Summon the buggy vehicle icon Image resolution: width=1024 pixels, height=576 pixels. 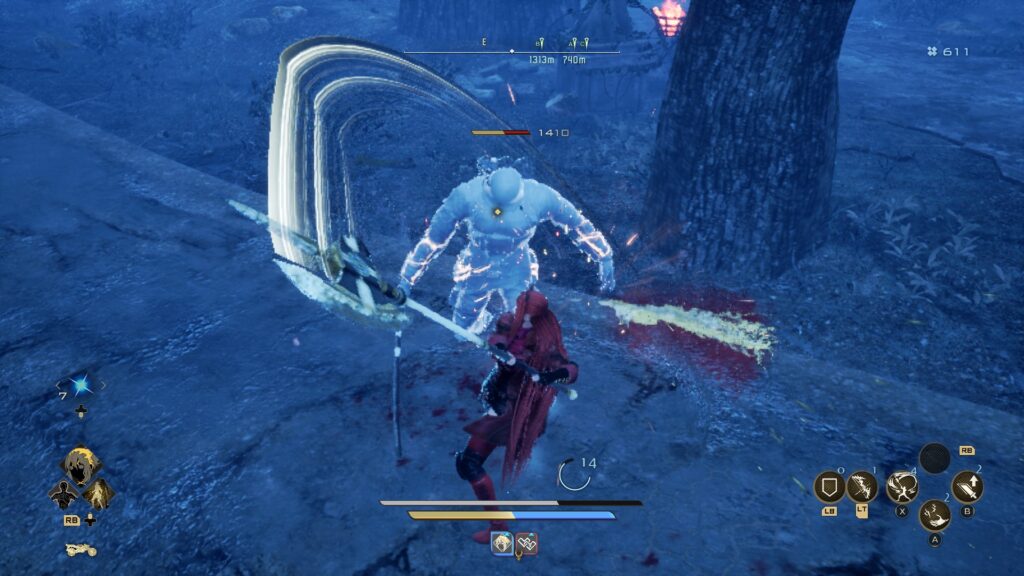point(80,549)
